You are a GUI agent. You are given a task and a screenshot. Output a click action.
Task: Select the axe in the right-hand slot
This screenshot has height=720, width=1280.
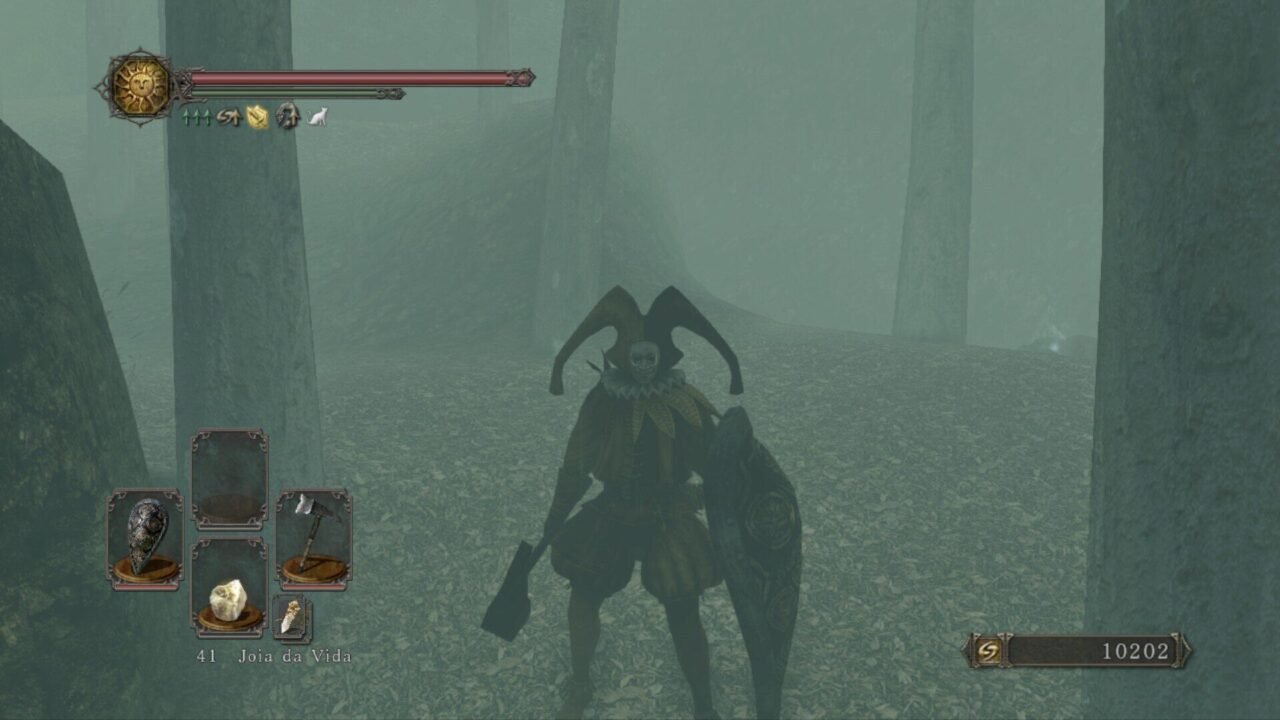pyautogui.click(x=314, y=539)
